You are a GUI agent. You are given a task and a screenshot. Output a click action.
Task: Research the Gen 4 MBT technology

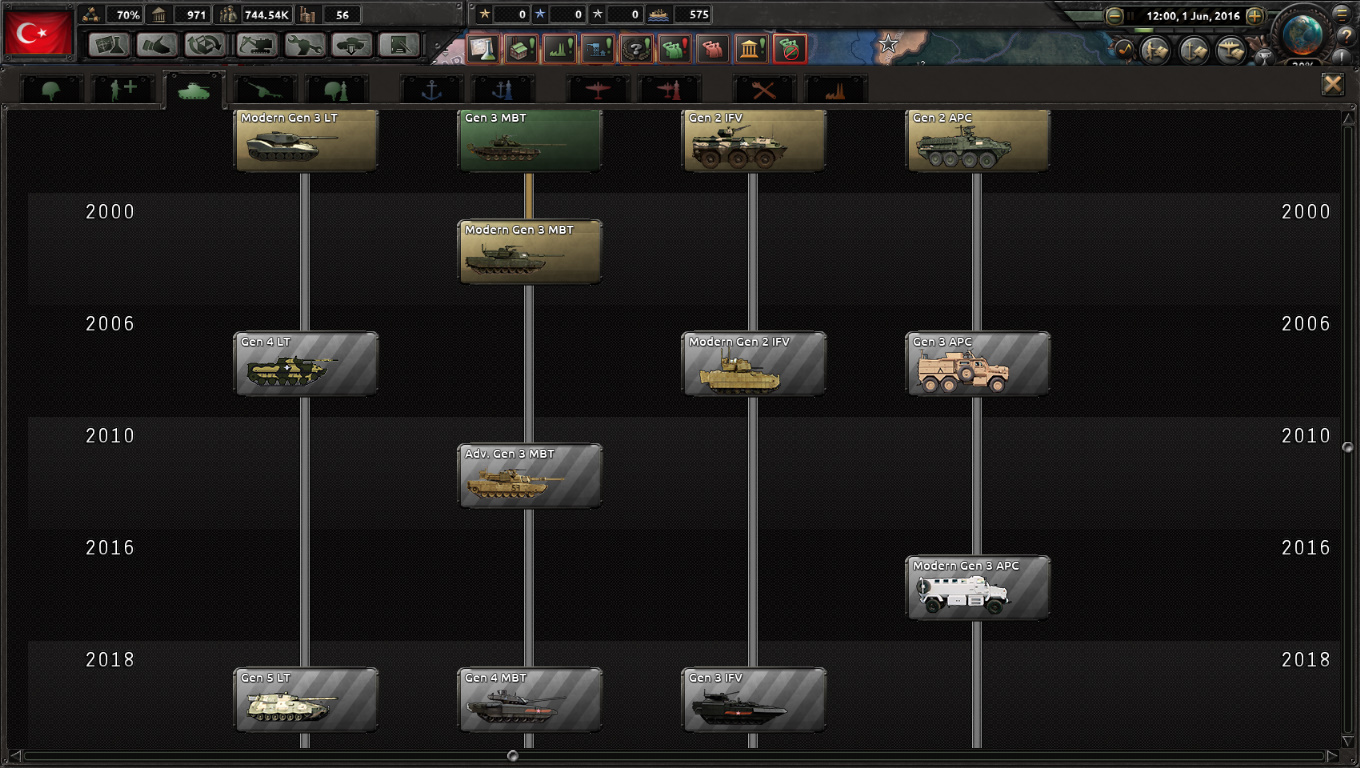(529, 699)
